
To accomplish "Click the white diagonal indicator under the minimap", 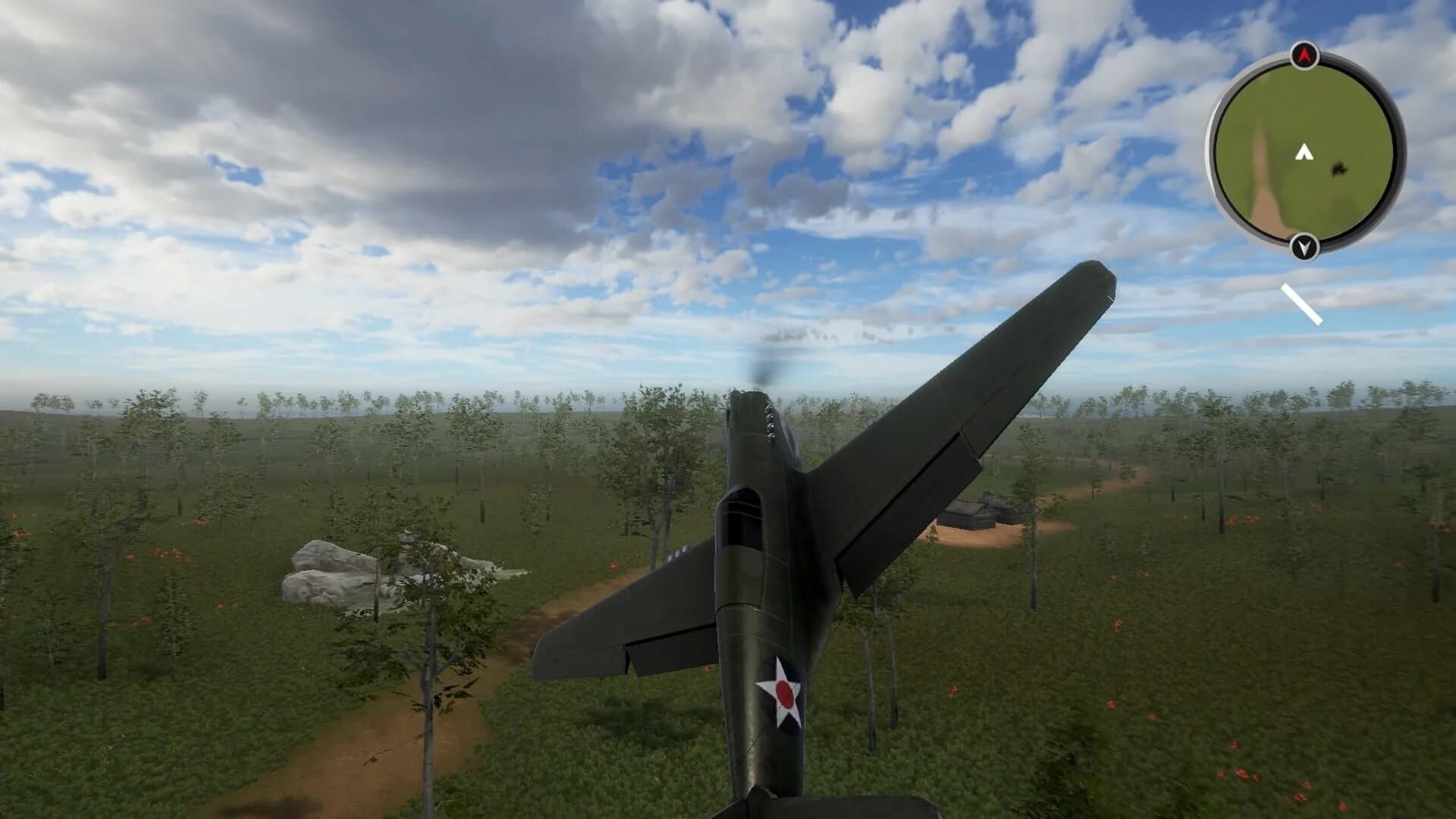I will tap(1302, 303).
